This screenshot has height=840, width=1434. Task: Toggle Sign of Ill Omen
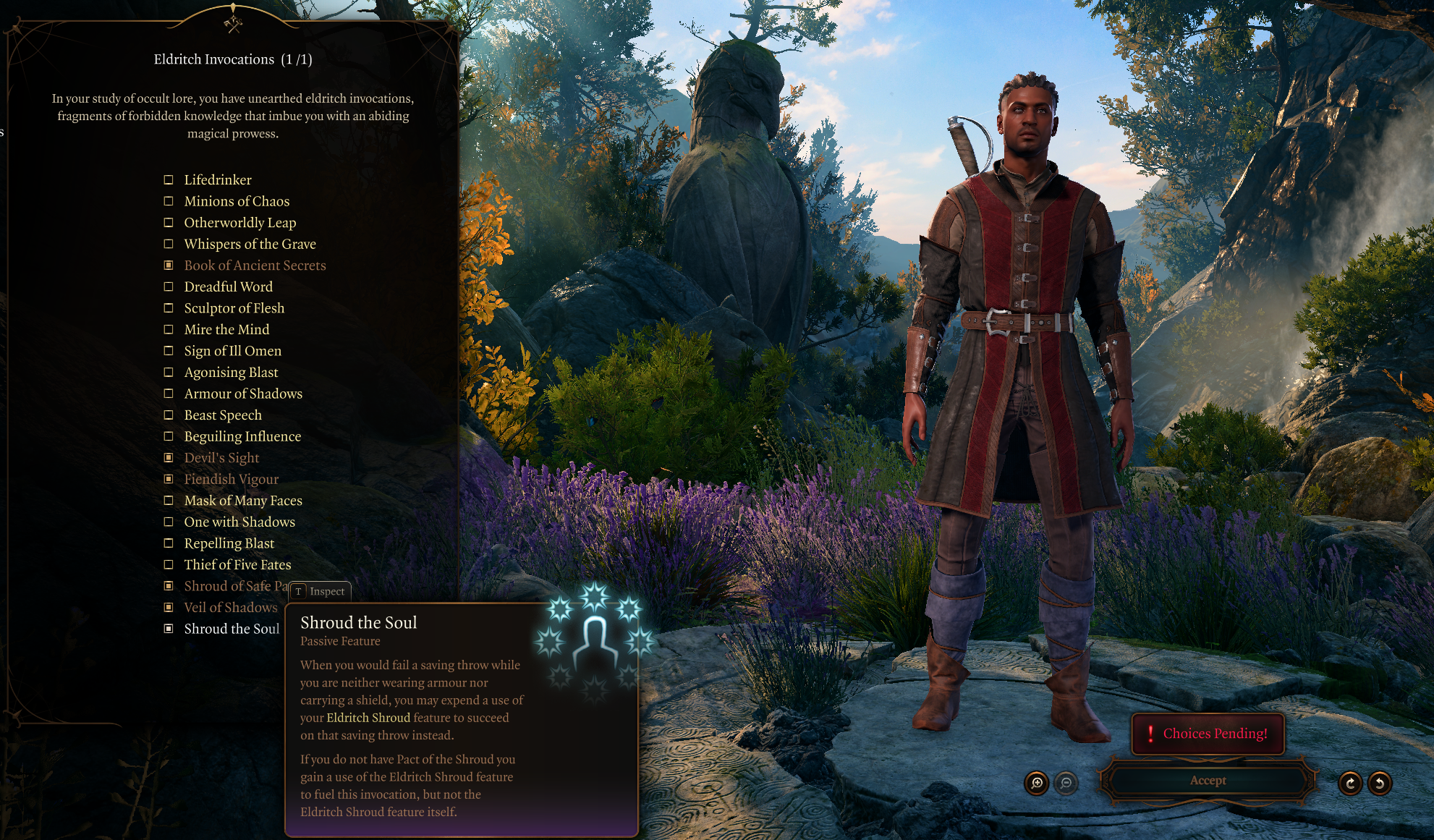tap(169, 351)
